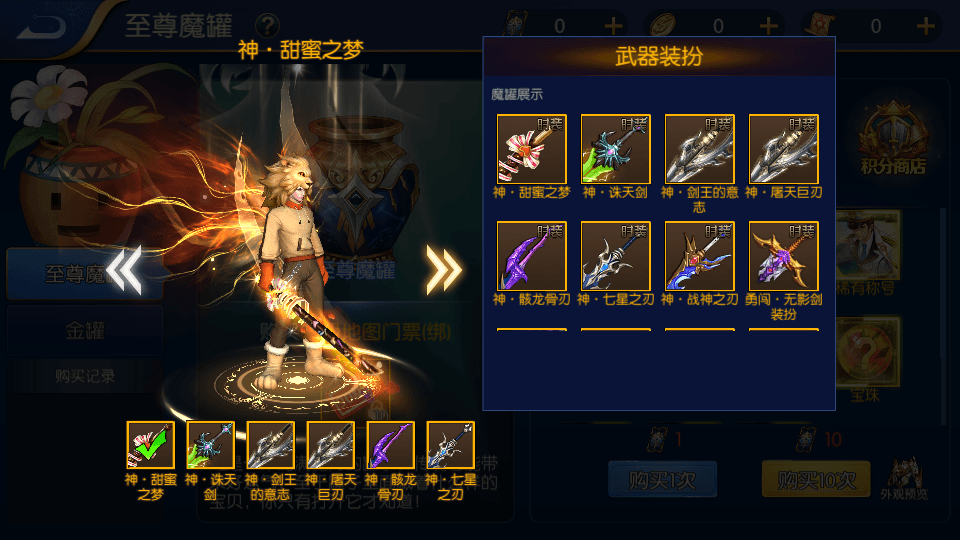Choose 神·七星之刃 in the weapon panel

pos(616,256)
